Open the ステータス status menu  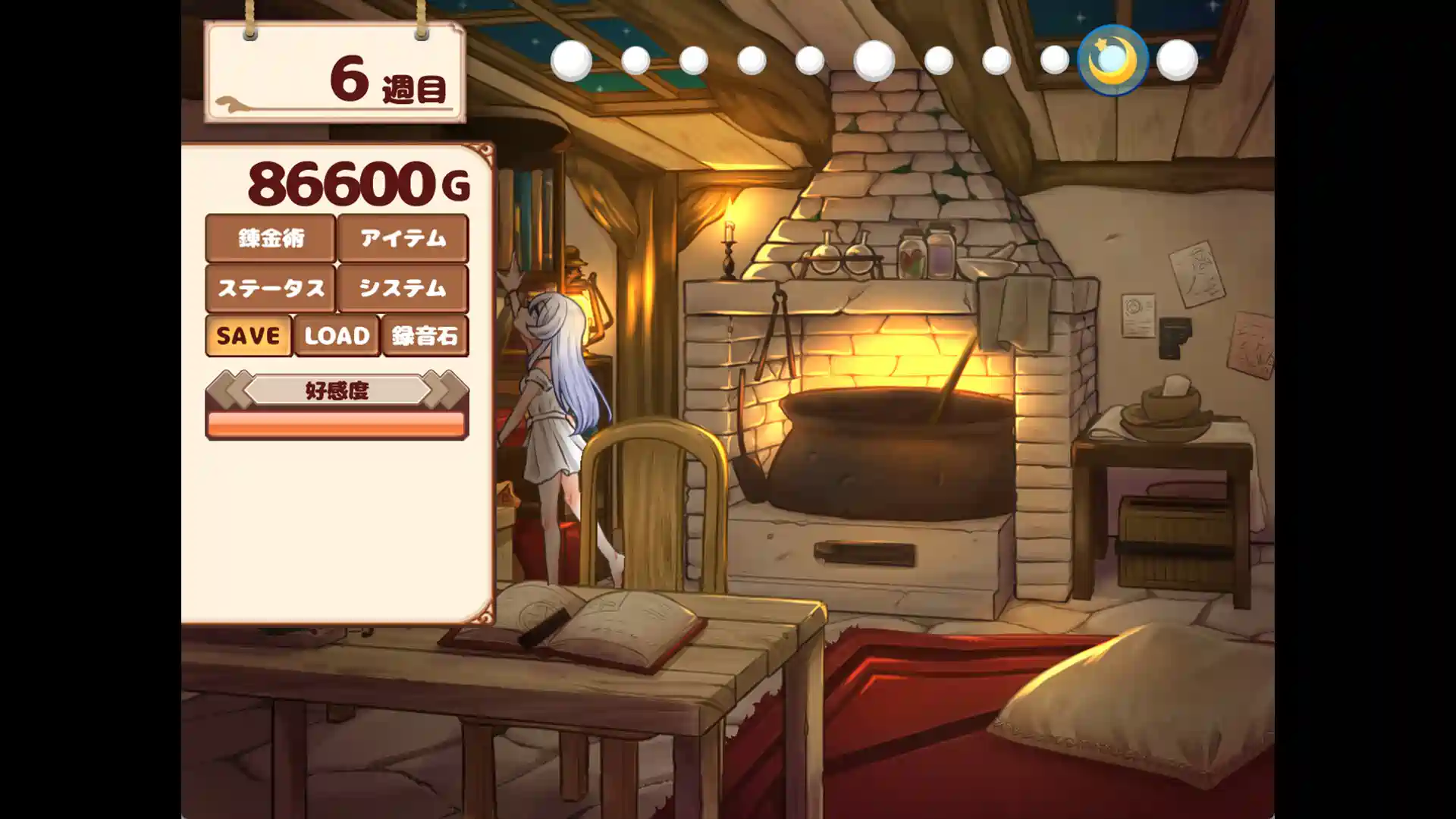[x=269, y=289]
